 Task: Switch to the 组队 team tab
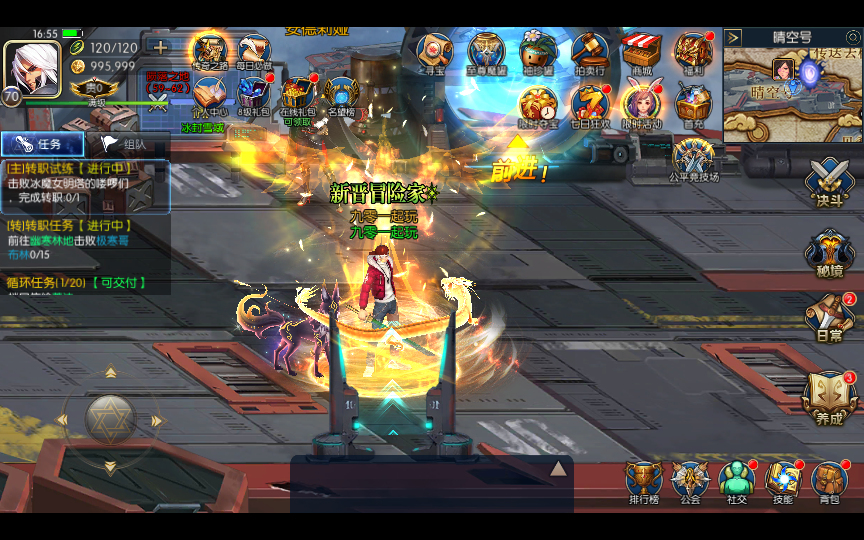click(x=127, y=144)
